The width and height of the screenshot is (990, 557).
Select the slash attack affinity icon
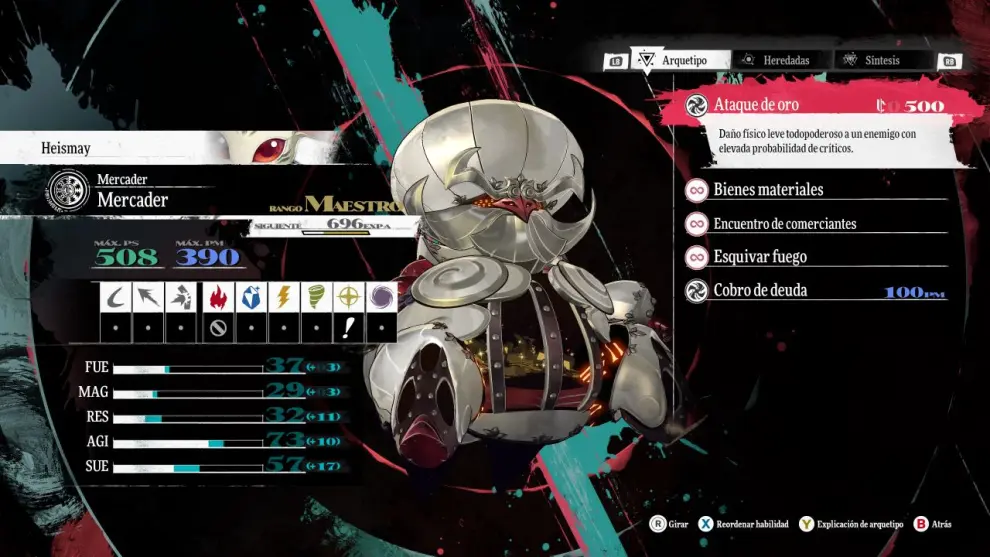tap(119, 297)
